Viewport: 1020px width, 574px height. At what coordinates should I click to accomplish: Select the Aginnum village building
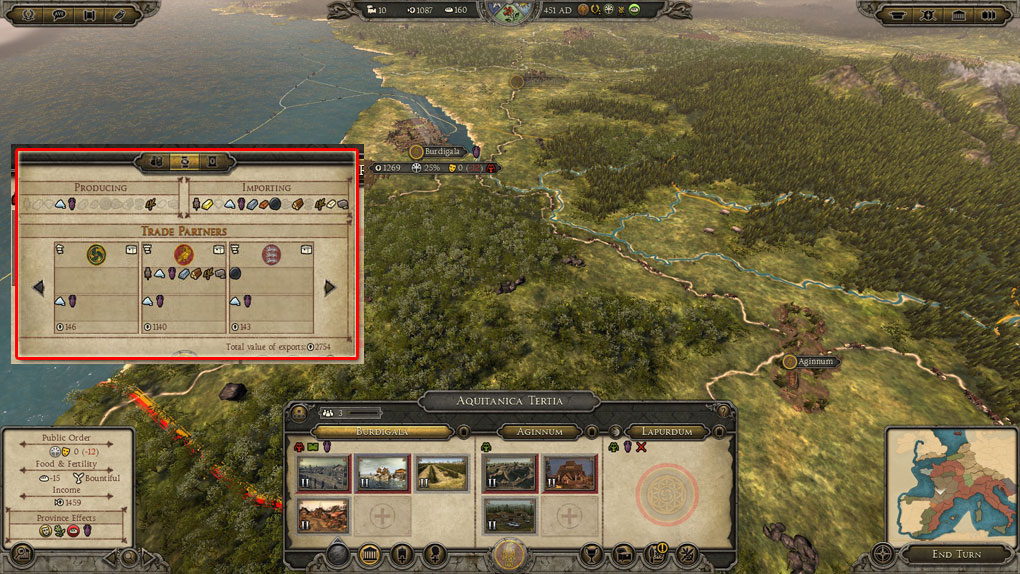509,474
